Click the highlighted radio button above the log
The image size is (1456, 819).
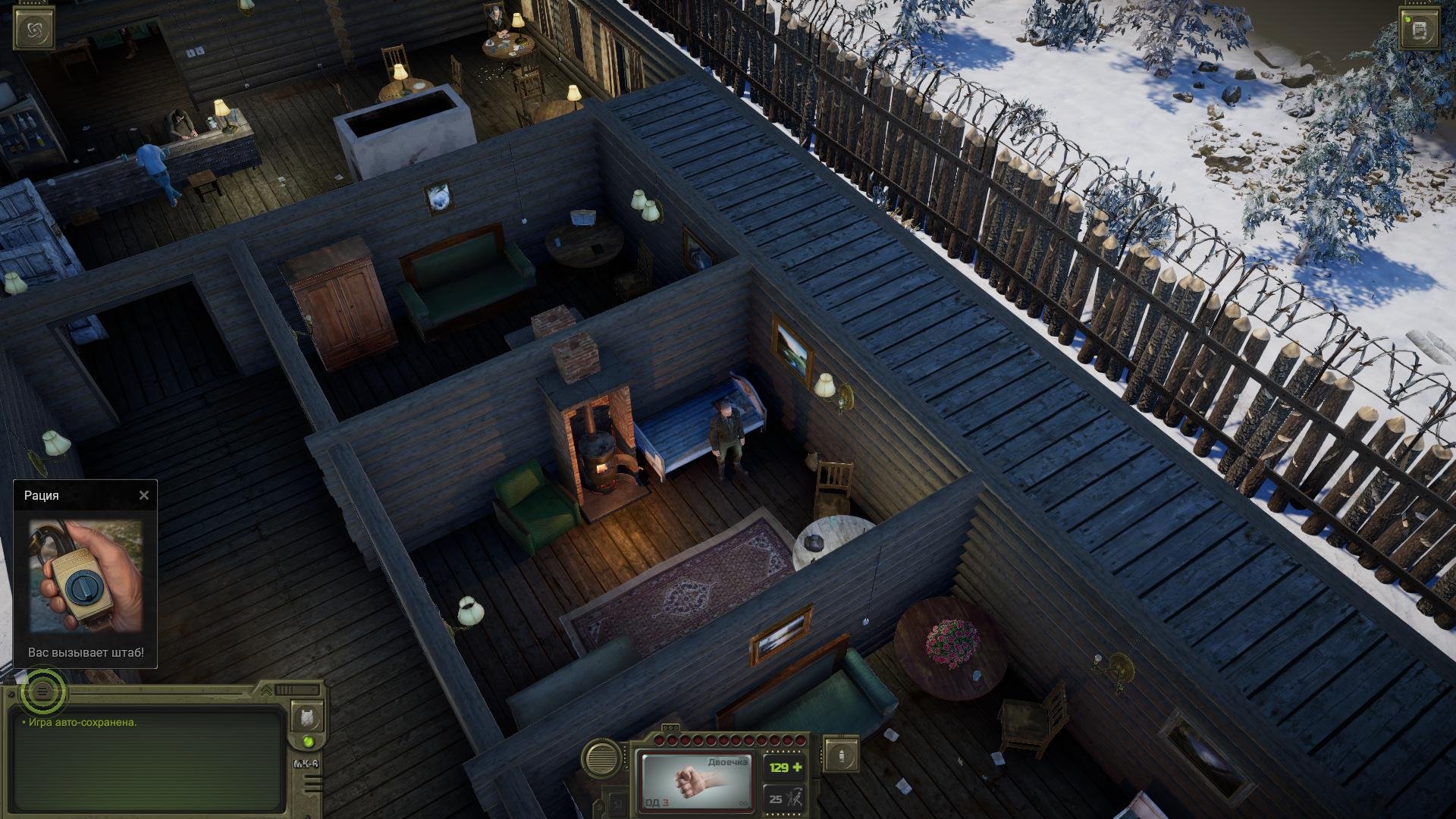click(43, 691)
